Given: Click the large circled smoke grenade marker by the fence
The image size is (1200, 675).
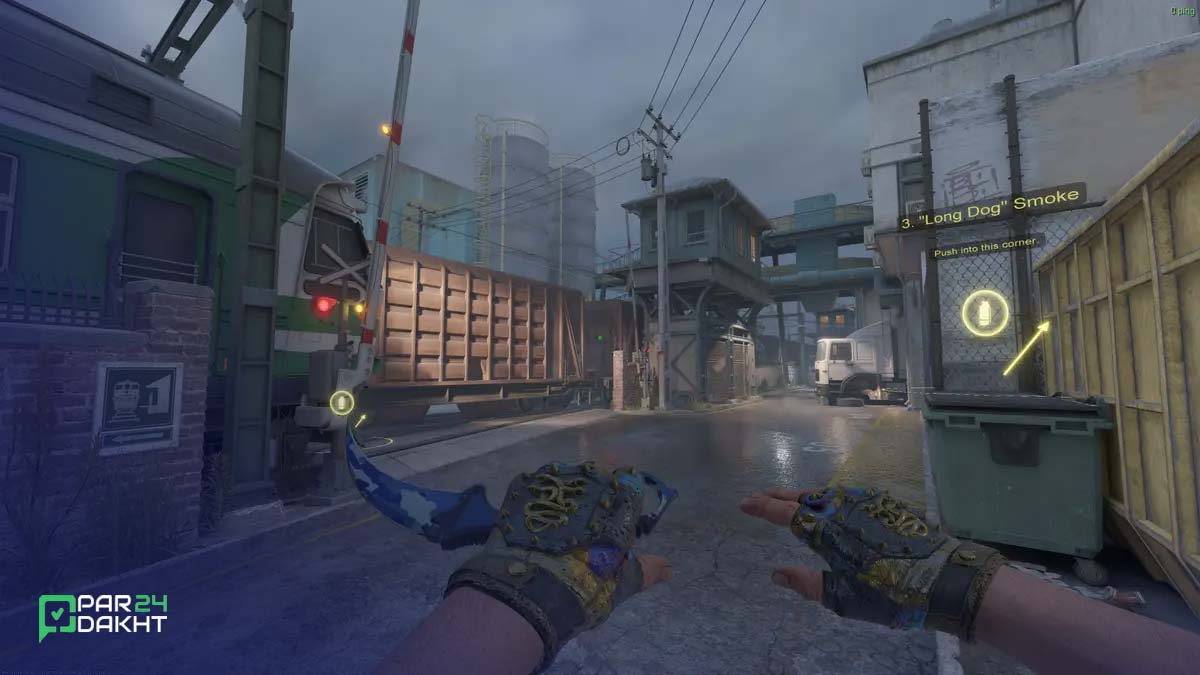Looking at the screenshot, I should [x=985, y=313].
